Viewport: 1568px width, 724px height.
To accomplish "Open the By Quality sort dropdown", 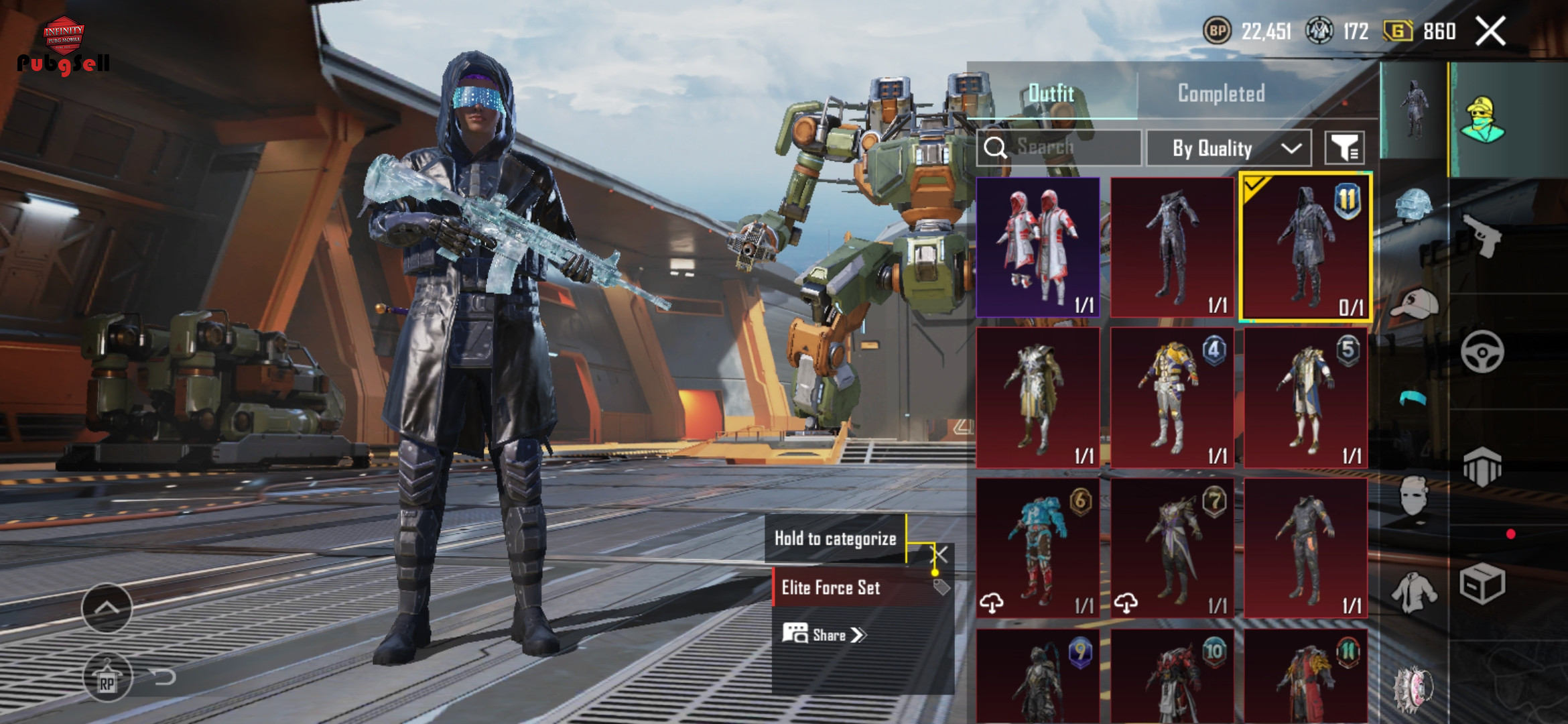I will 1229,148.
